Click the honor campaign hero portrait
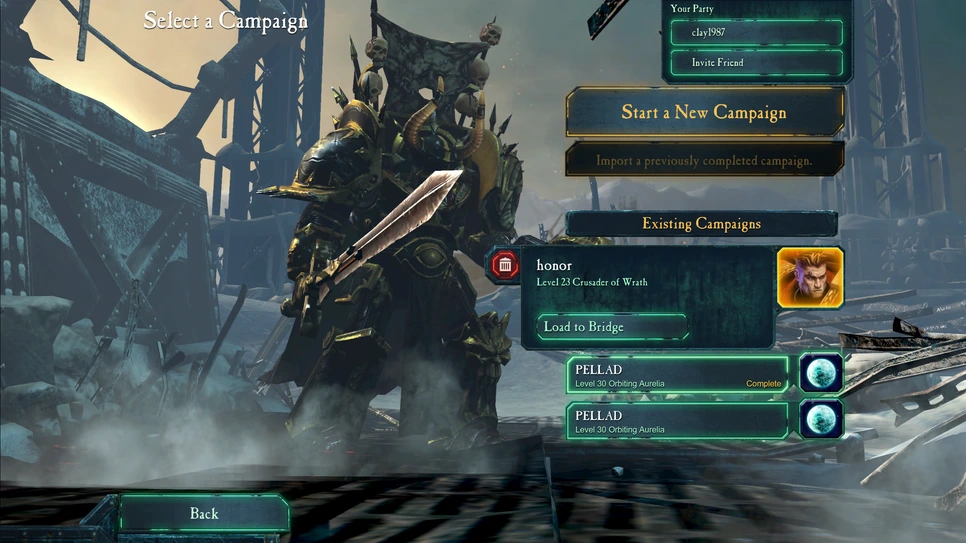966x543 pixels. point(810,277)
